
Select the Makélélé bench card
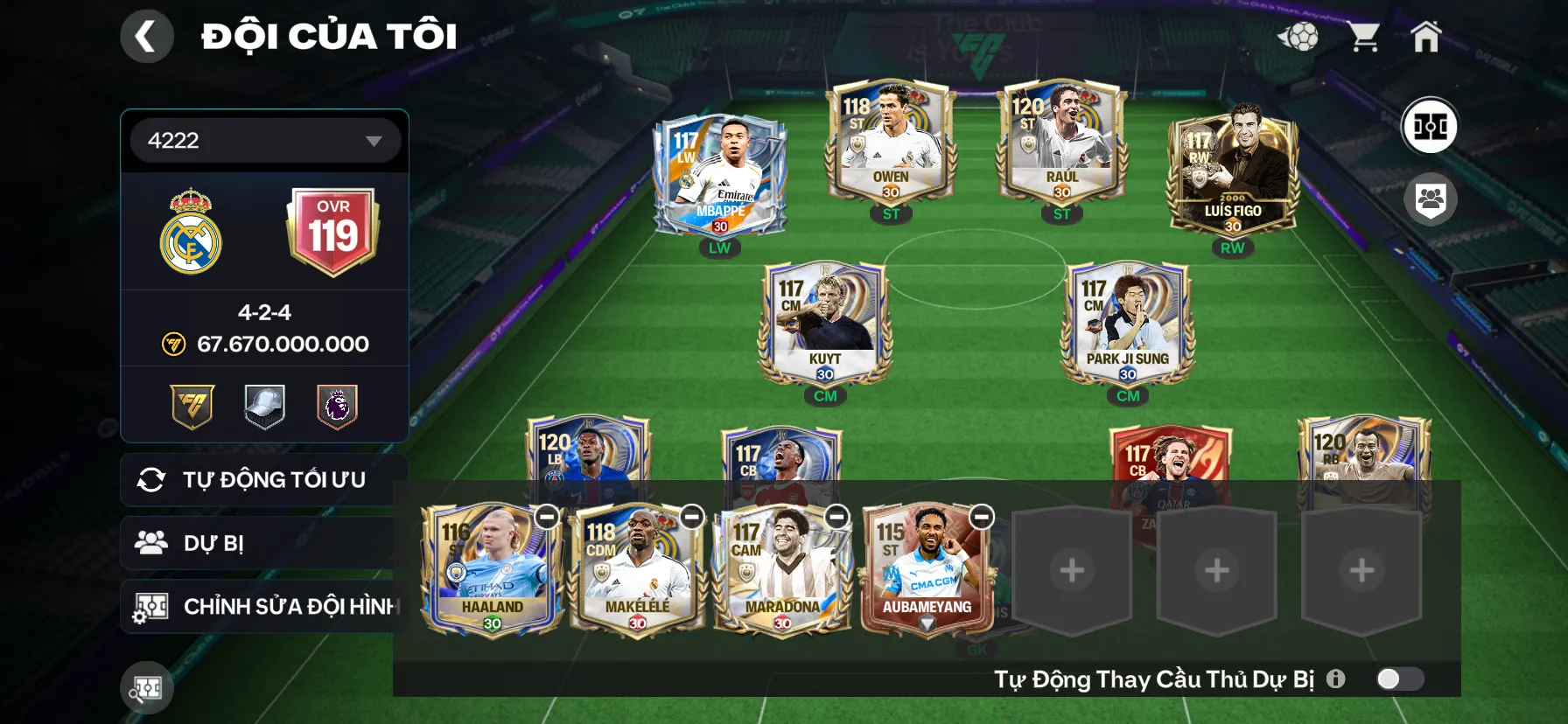click(x=635, y=568)
